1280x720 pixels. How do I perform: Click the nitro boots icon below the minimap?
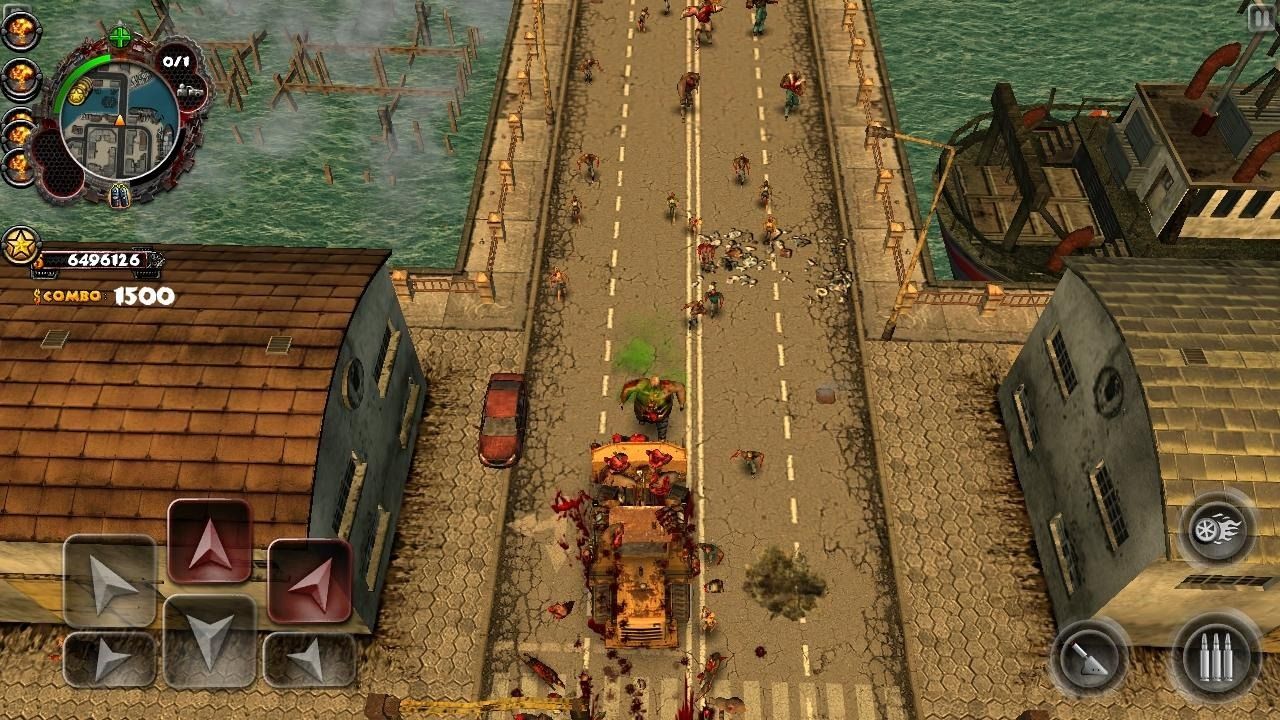click(x=119, y=195)
